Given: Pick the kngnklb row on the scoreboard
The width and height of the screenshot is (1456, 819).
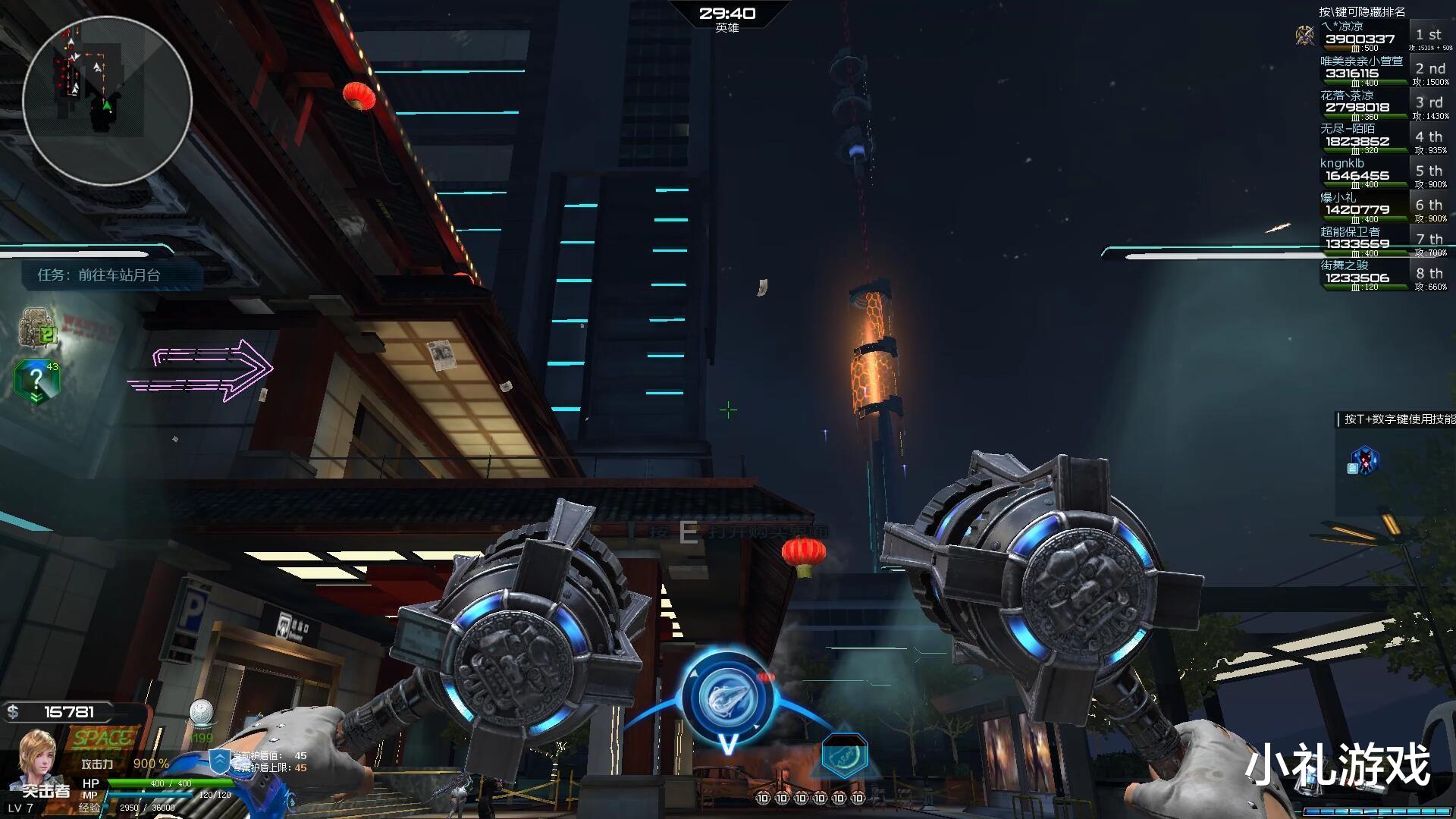Looking at the screenshot, I should 1374,174.
